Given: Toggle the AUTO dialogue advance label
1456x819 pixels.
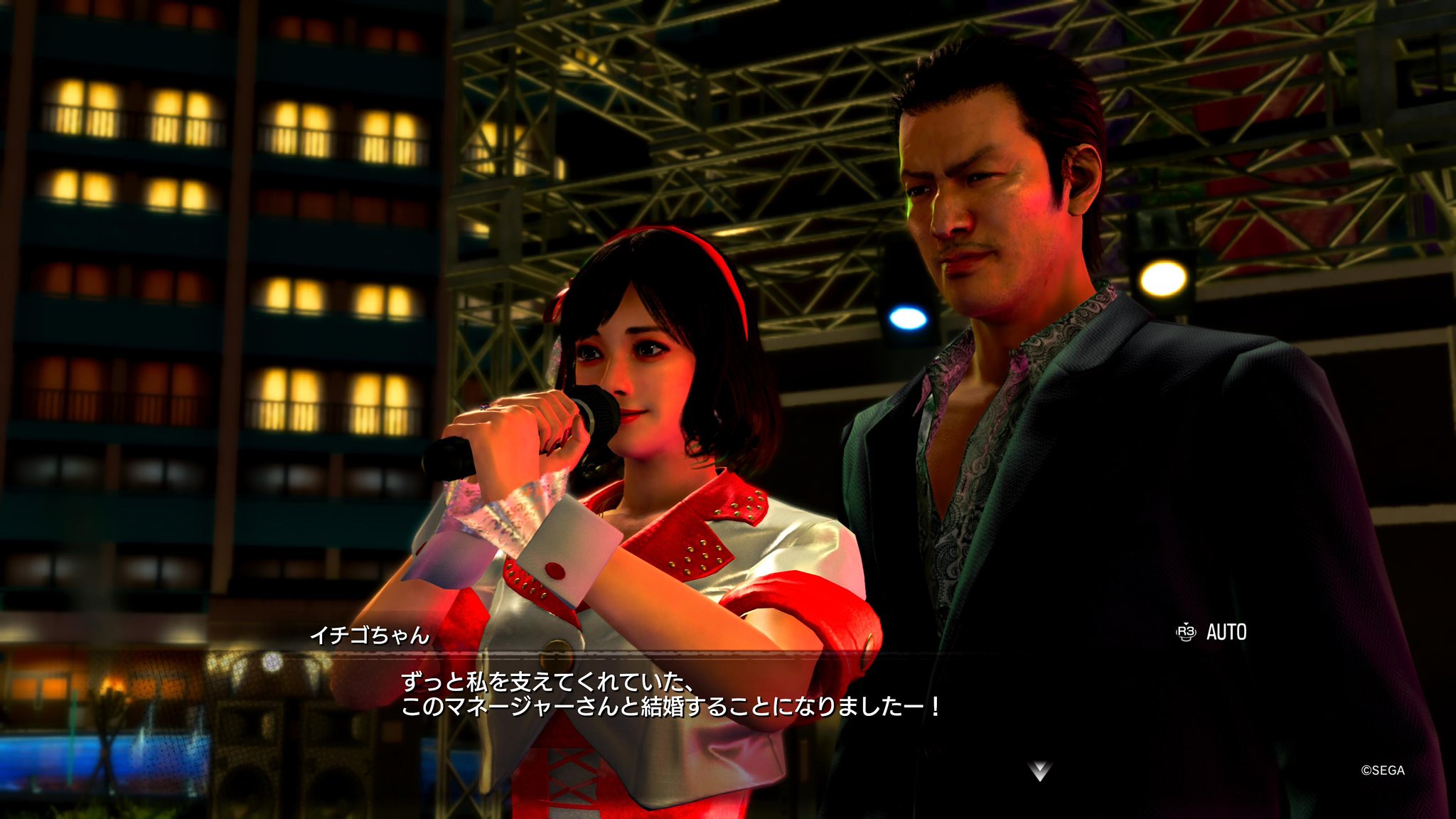Looking at the screenshot, I should 1225,632.
